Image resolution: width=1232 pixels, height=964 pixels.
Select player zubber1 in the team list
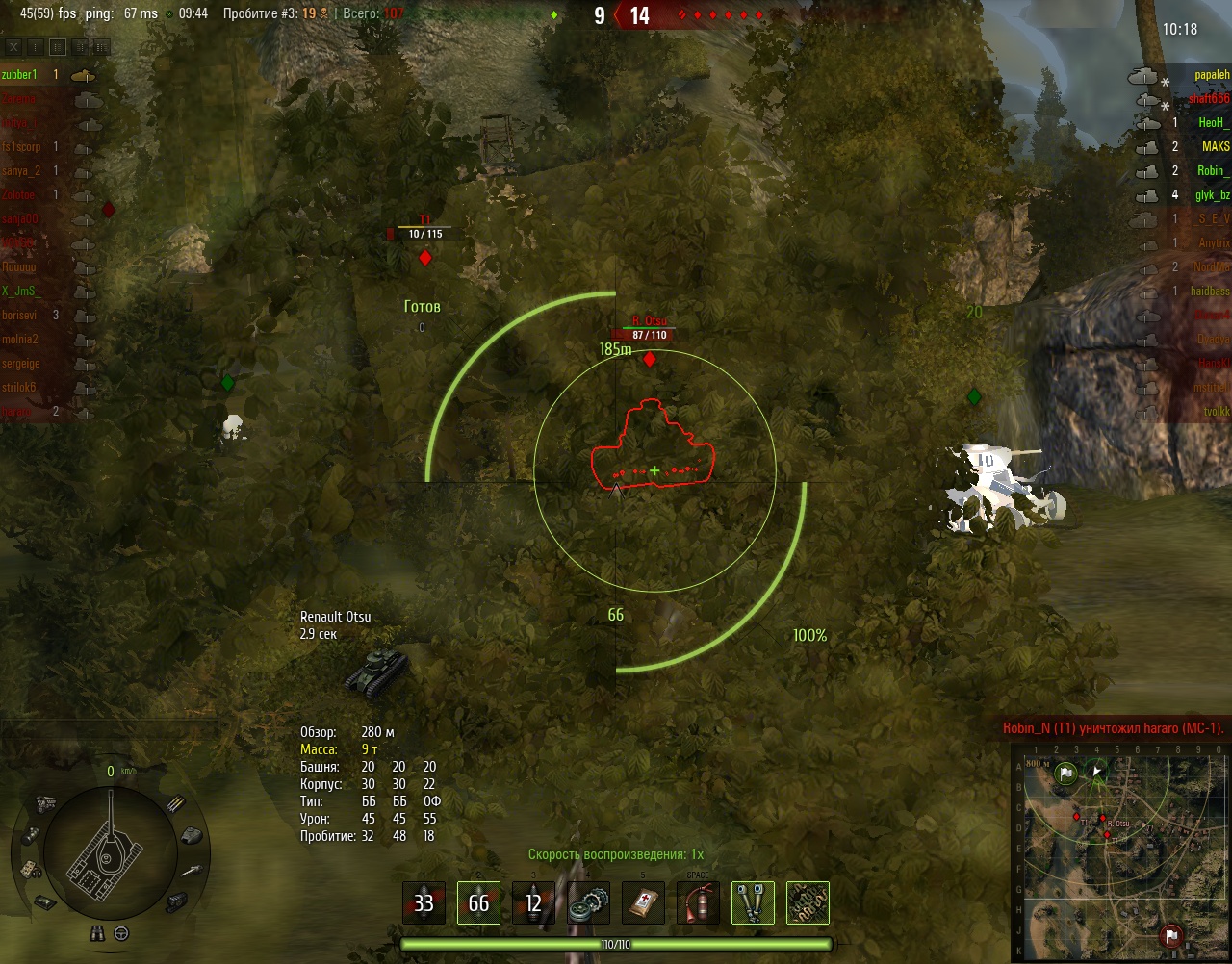pyautogui.click(x=19, y=75)
